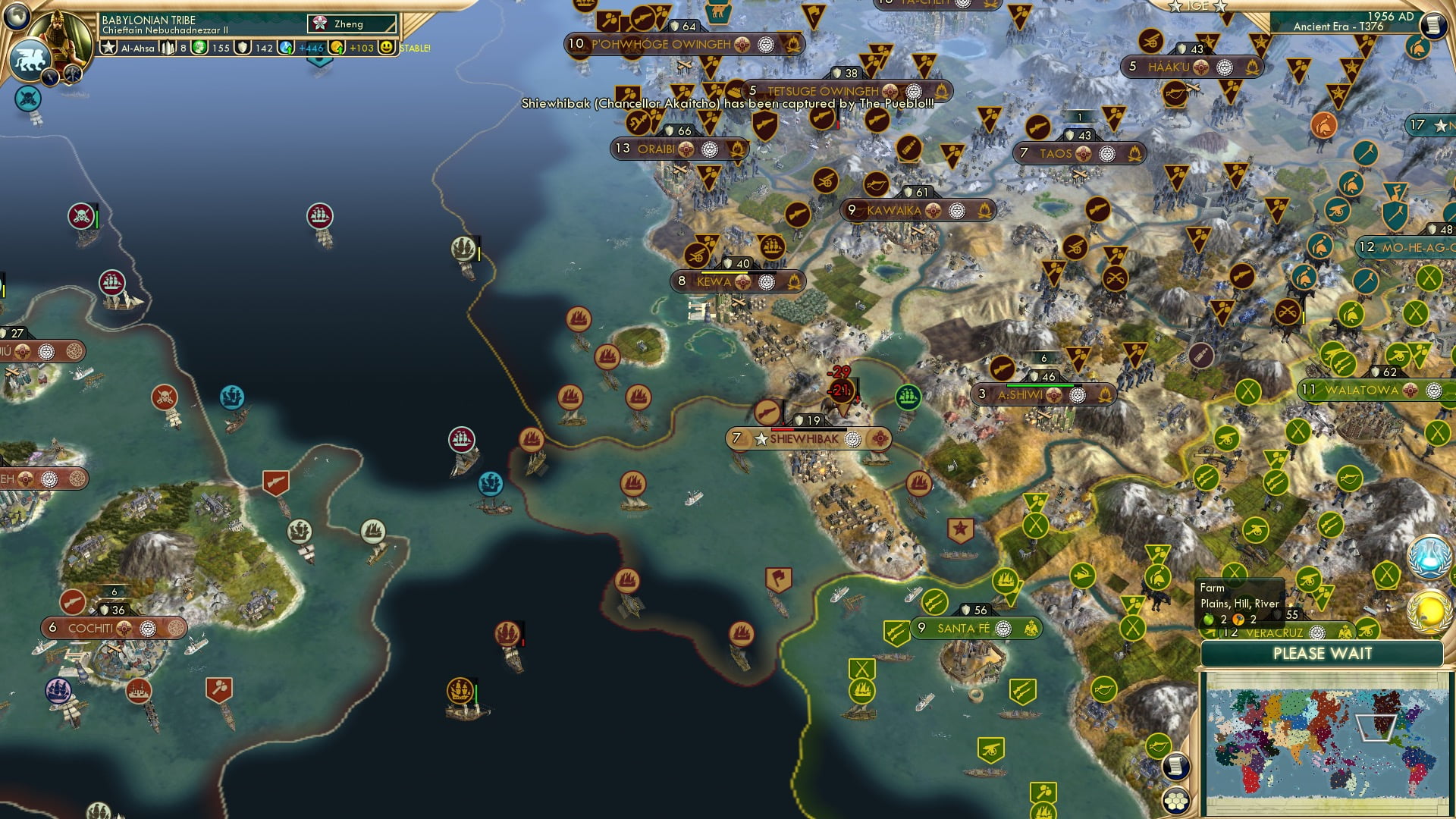The height and width of the screenshot is (819, 1456).
Task: Open the science flask notification
Action: coord(1429,557)
